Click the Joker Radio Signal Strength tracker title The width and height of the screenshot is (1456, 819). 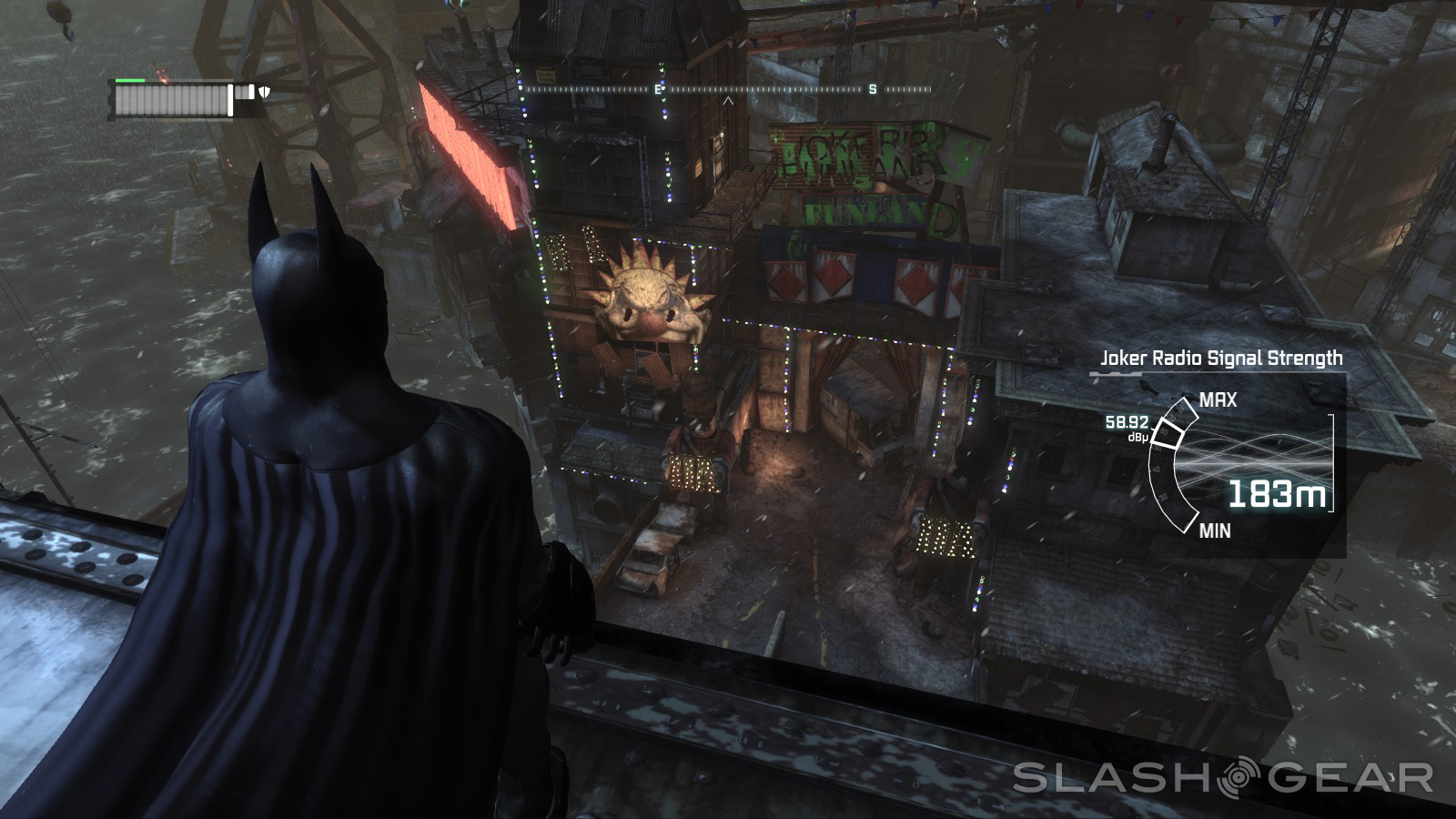point(1221,359)
